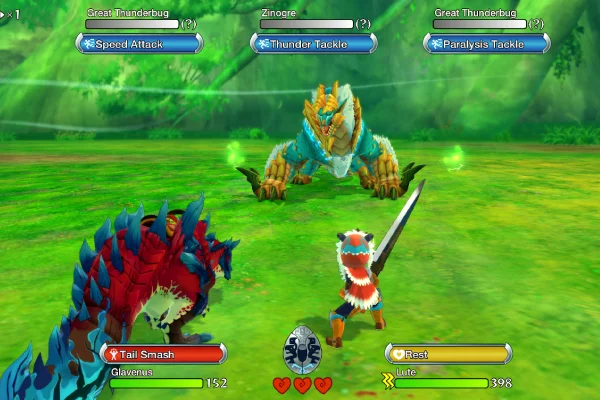The width and height of the screenshot is (600, 400).
Task: Choose the Thunder Tackle action banner
Action: coord(313,44)
